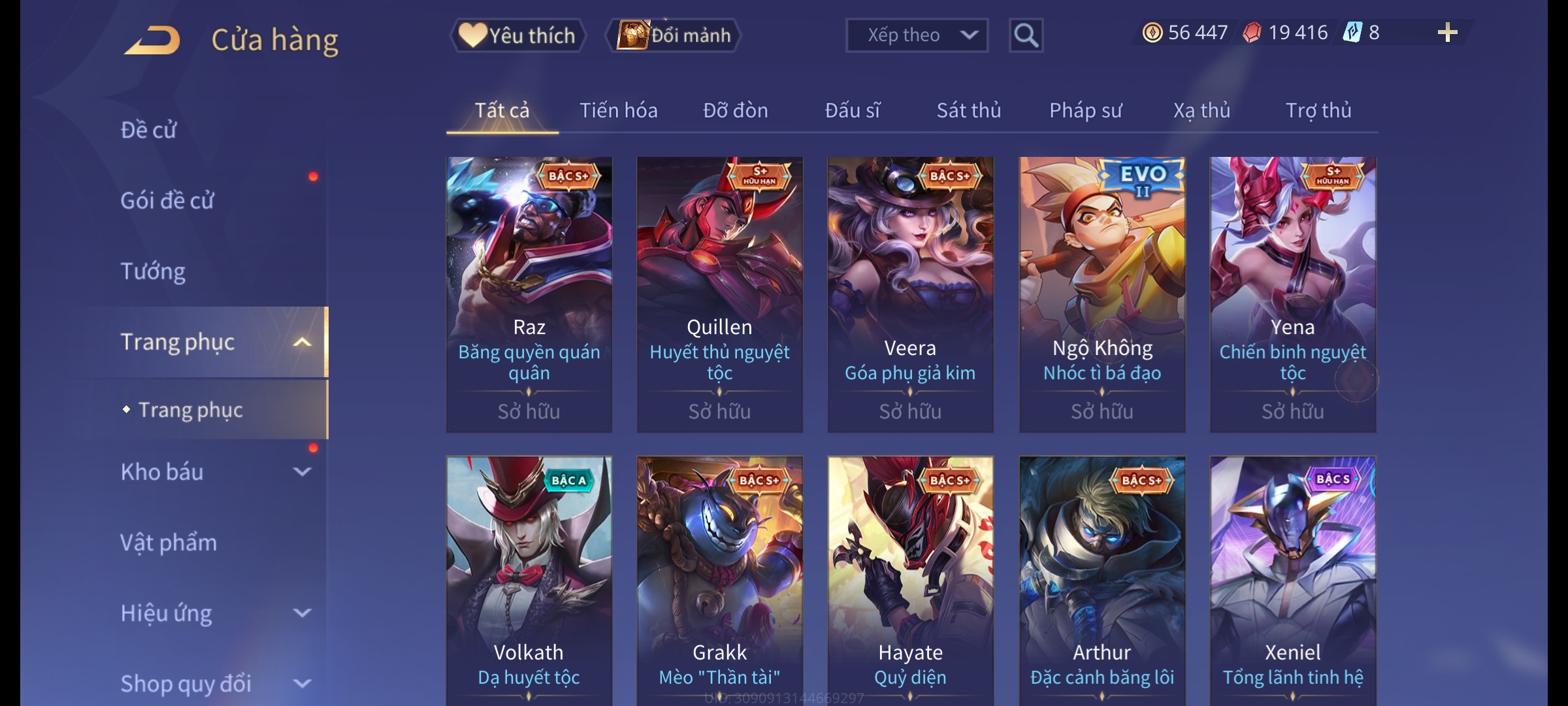Open the Tướng heroes section
This screenshot has height=706, width=1568.
tap(153, 271)
